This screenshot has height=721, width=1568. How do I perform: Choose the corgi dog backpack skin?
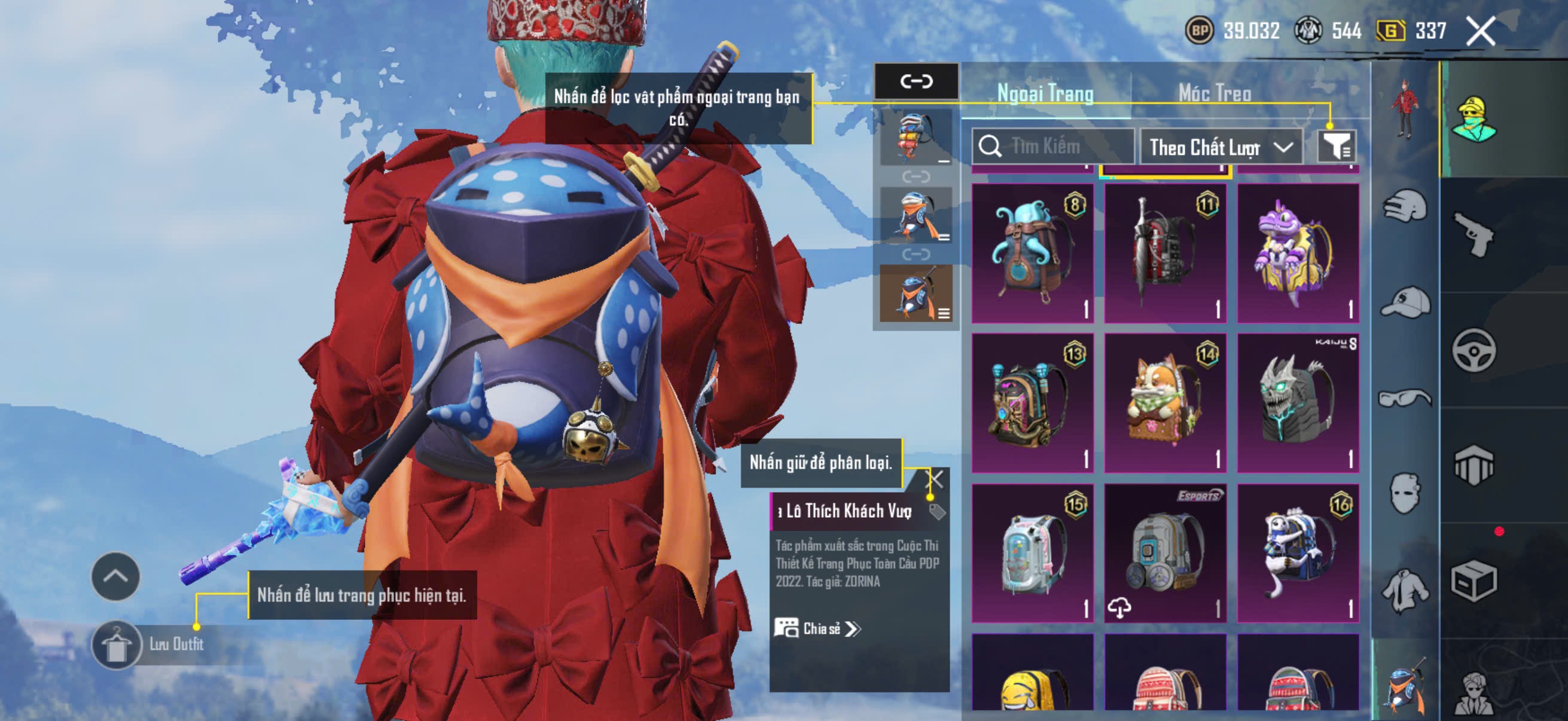coord(1165,403)
